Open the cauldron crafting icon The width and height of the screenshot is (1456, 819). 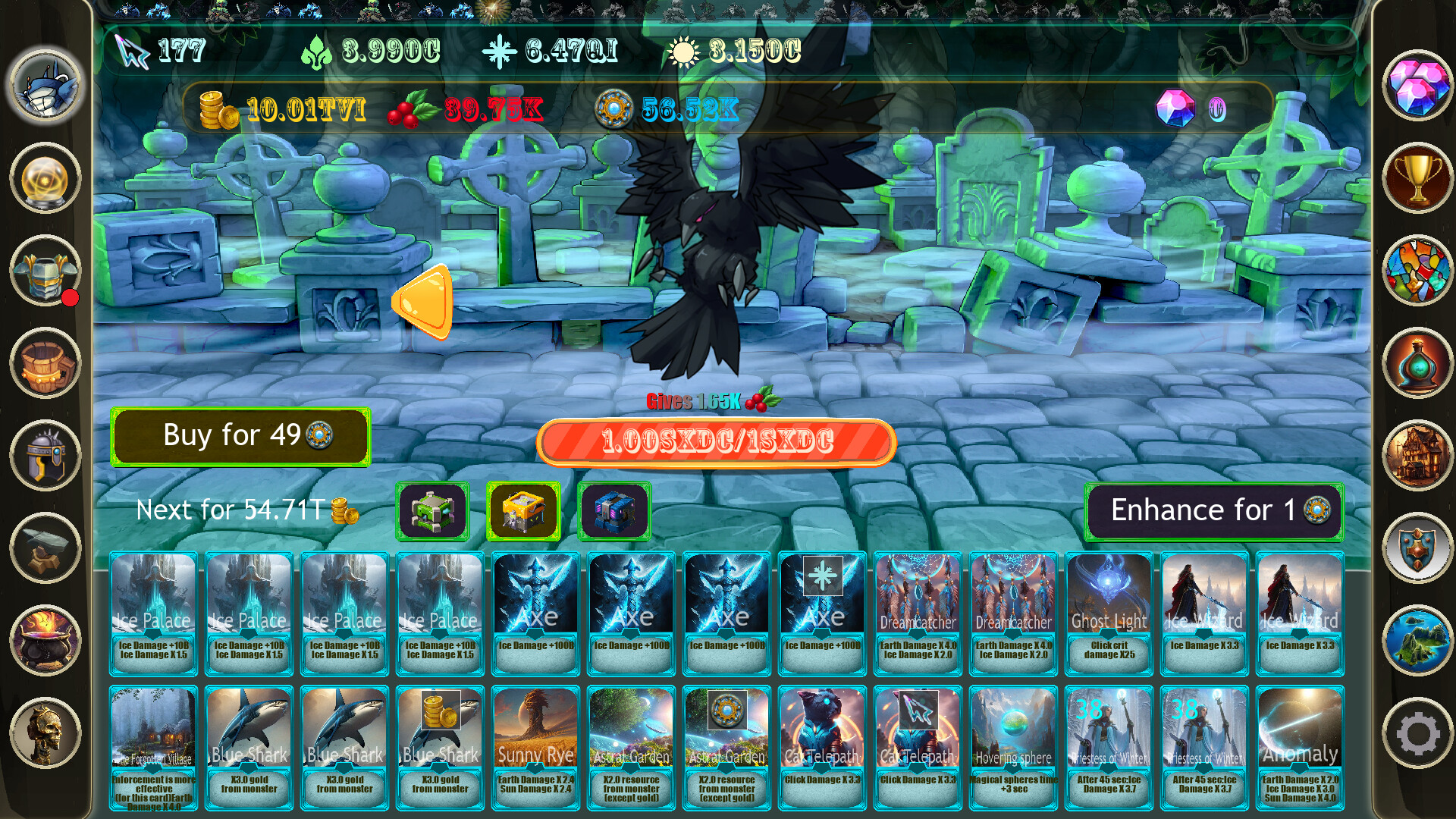coord(43,637)
